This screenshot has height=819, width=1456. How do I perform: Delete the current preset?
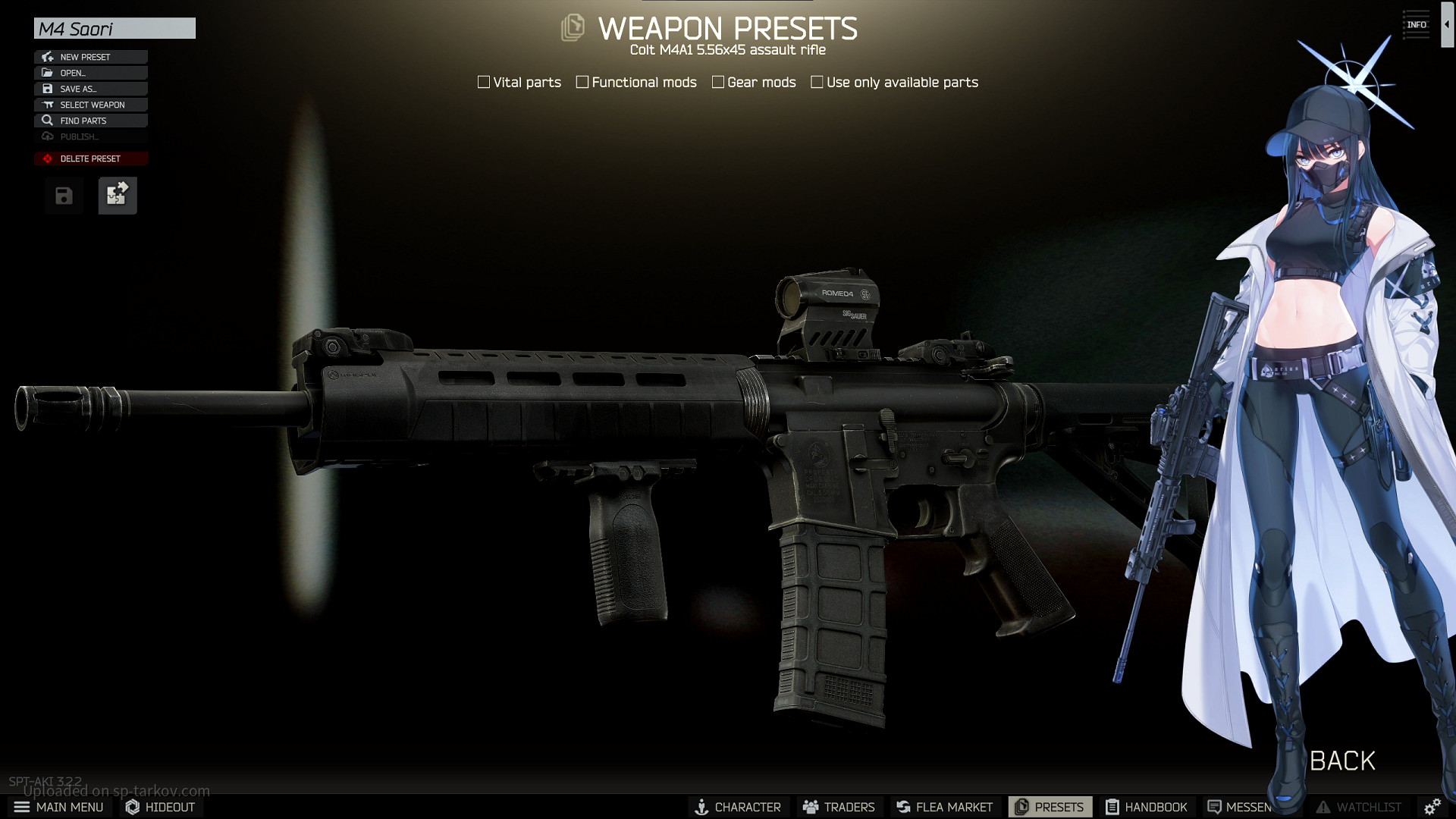click(x=91, y=158)
